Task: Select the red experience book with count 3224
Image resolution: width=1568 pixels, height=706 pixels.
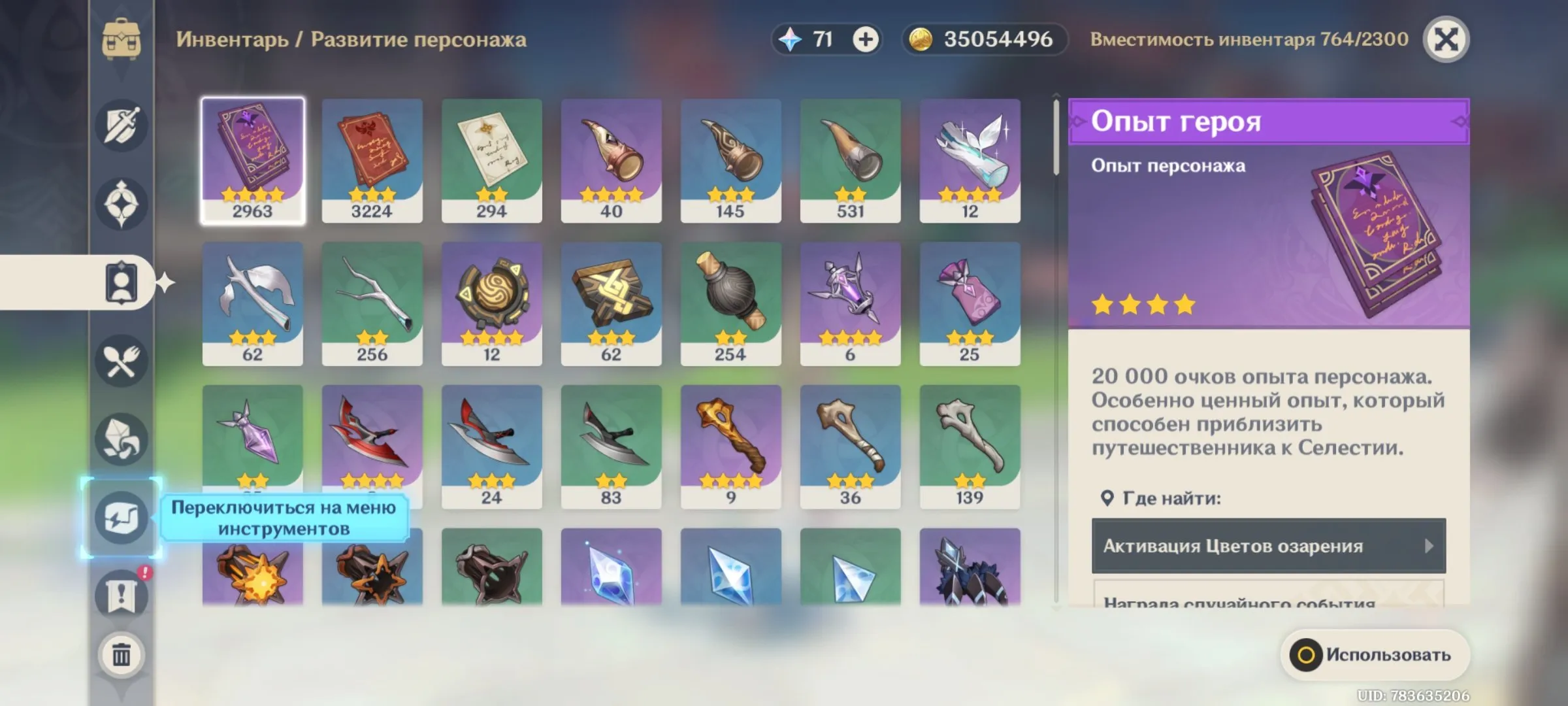Action: click(x=372, y=161)
